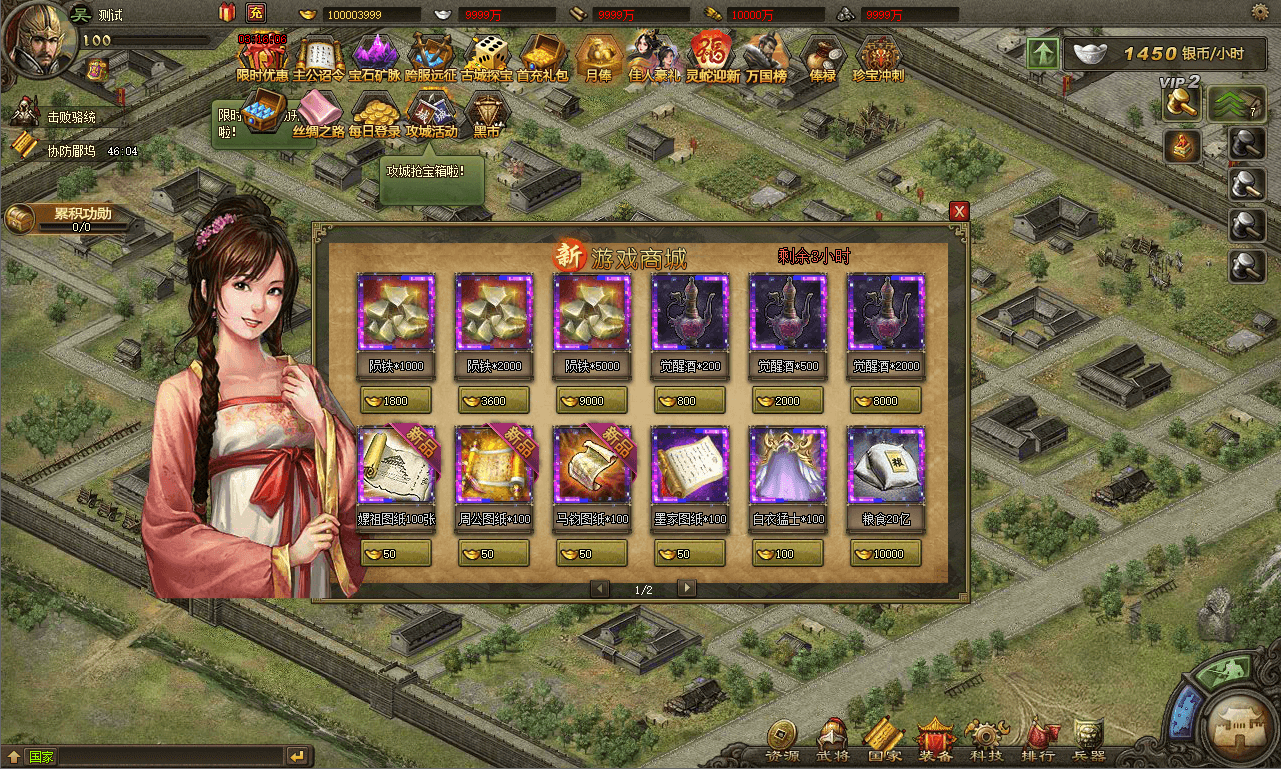Viewport: 1281px width, 769px height.
Task: Close the game shop window
Action: coord(959,211)
